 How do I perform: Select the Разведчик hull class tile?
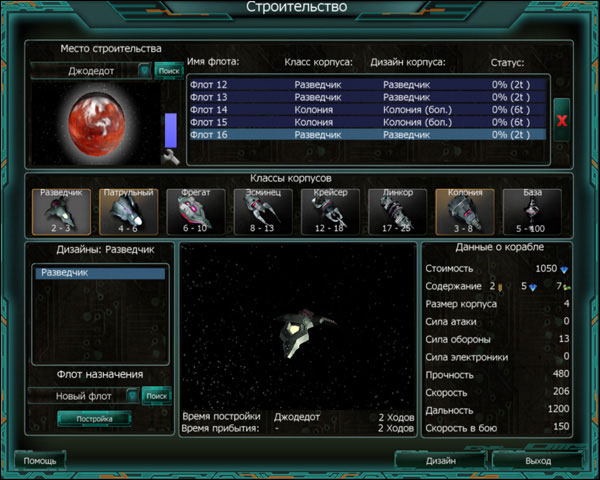[60, 212]
